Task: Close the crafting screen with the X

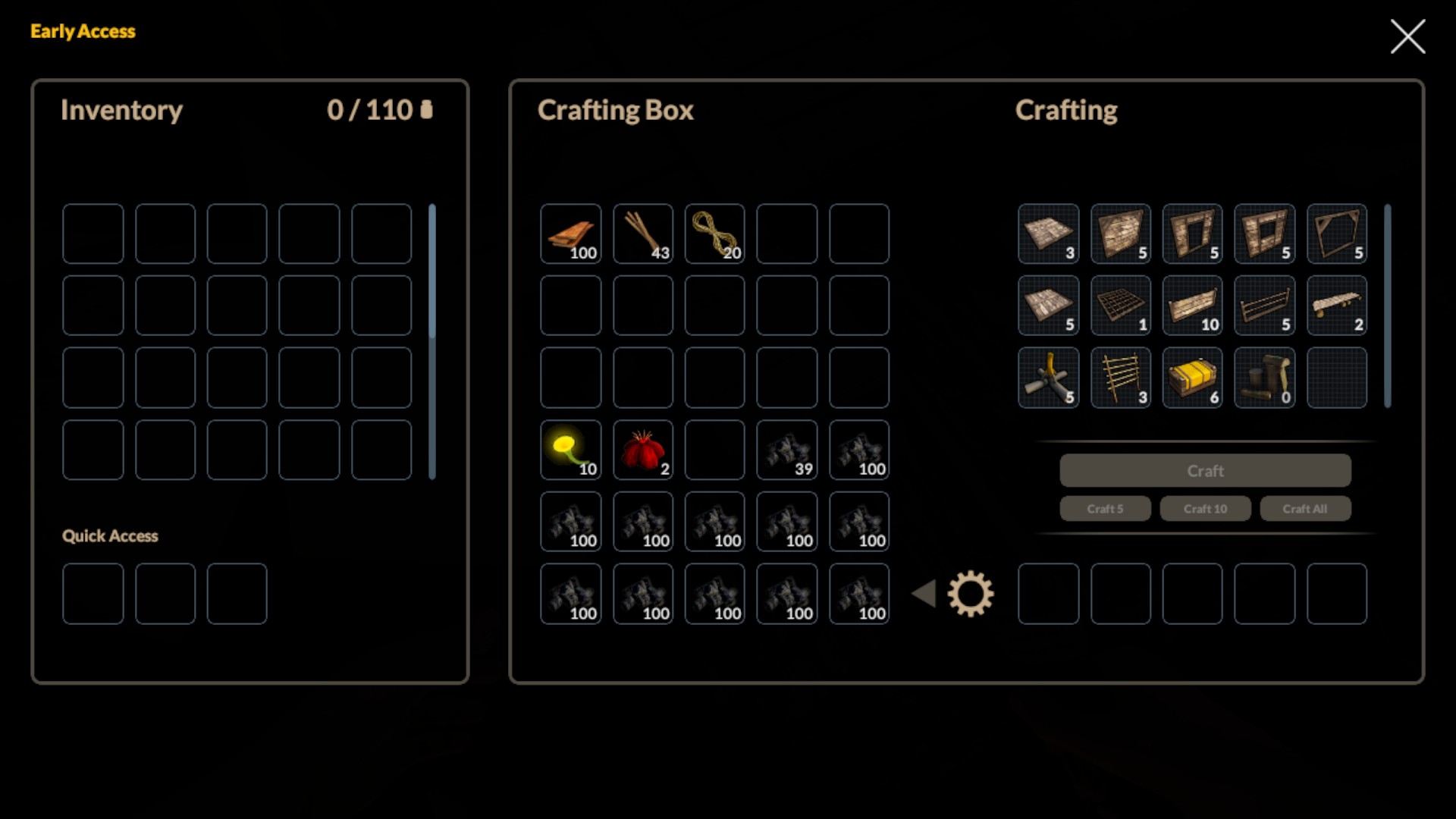Action: 1407,36
